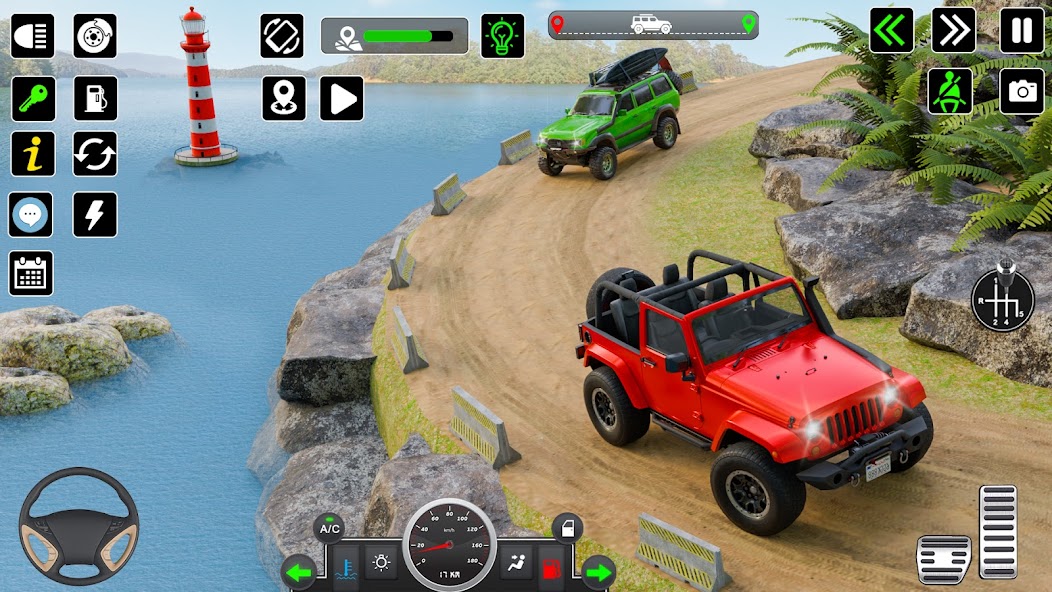Image resolution: width=1052 pixels, height=592 pixels.
Task: Open the car door icon
Action: (x=566, y=528)
